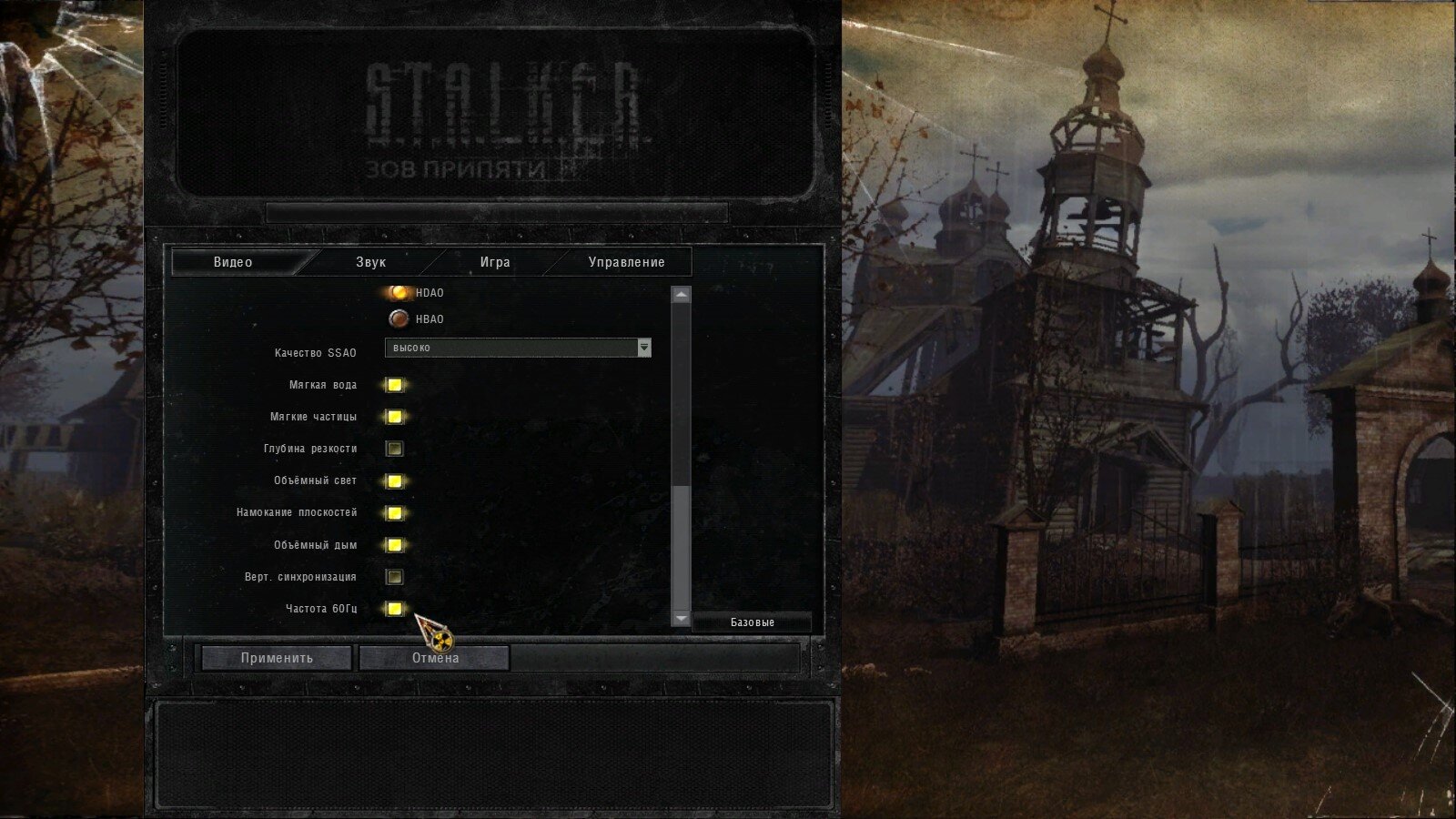Click the SSAO quality dropdown arrow
Screen dimensions: 1456x819
coord(644,348)
